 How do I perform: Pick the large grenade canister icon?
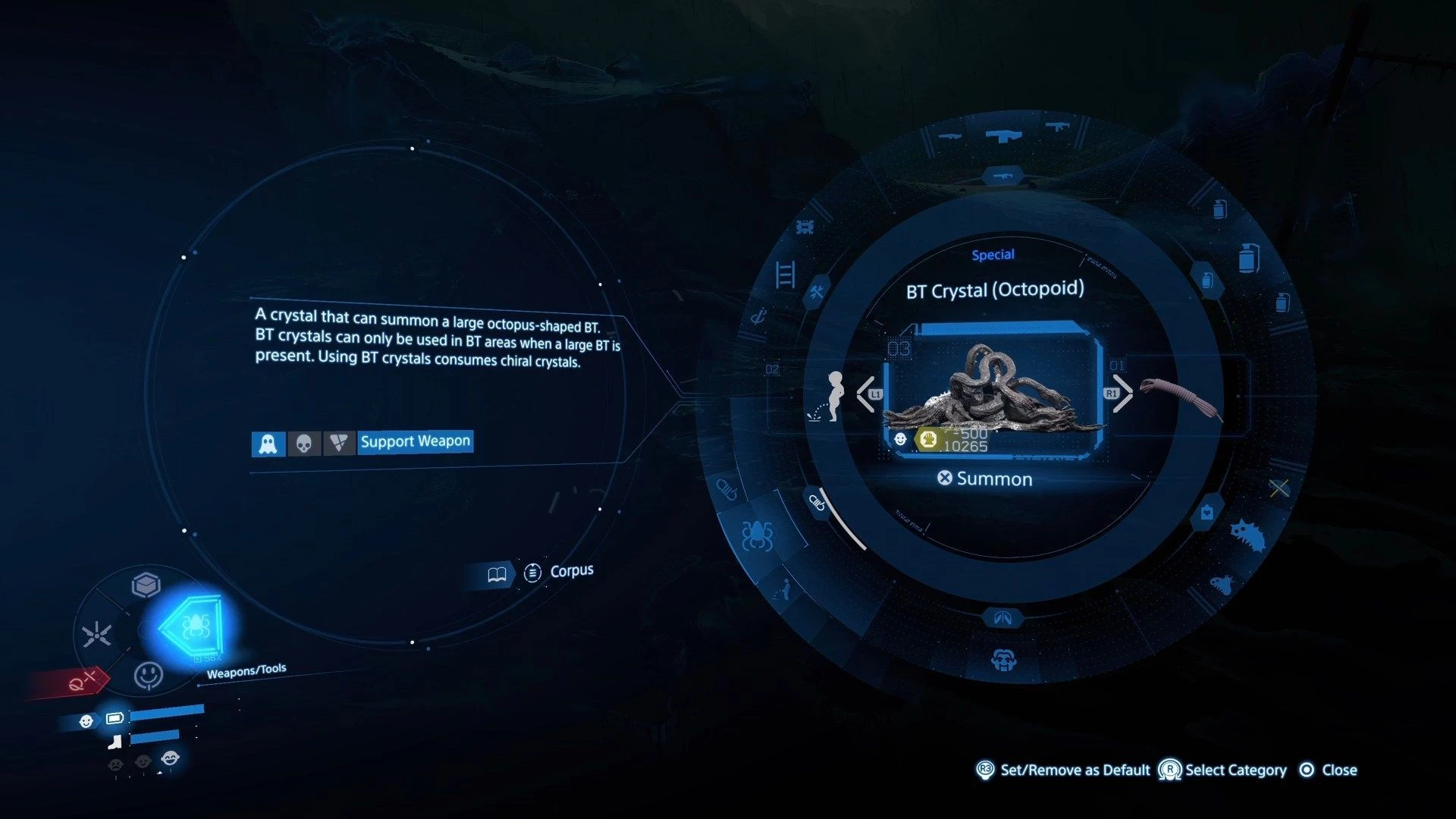1247,258
